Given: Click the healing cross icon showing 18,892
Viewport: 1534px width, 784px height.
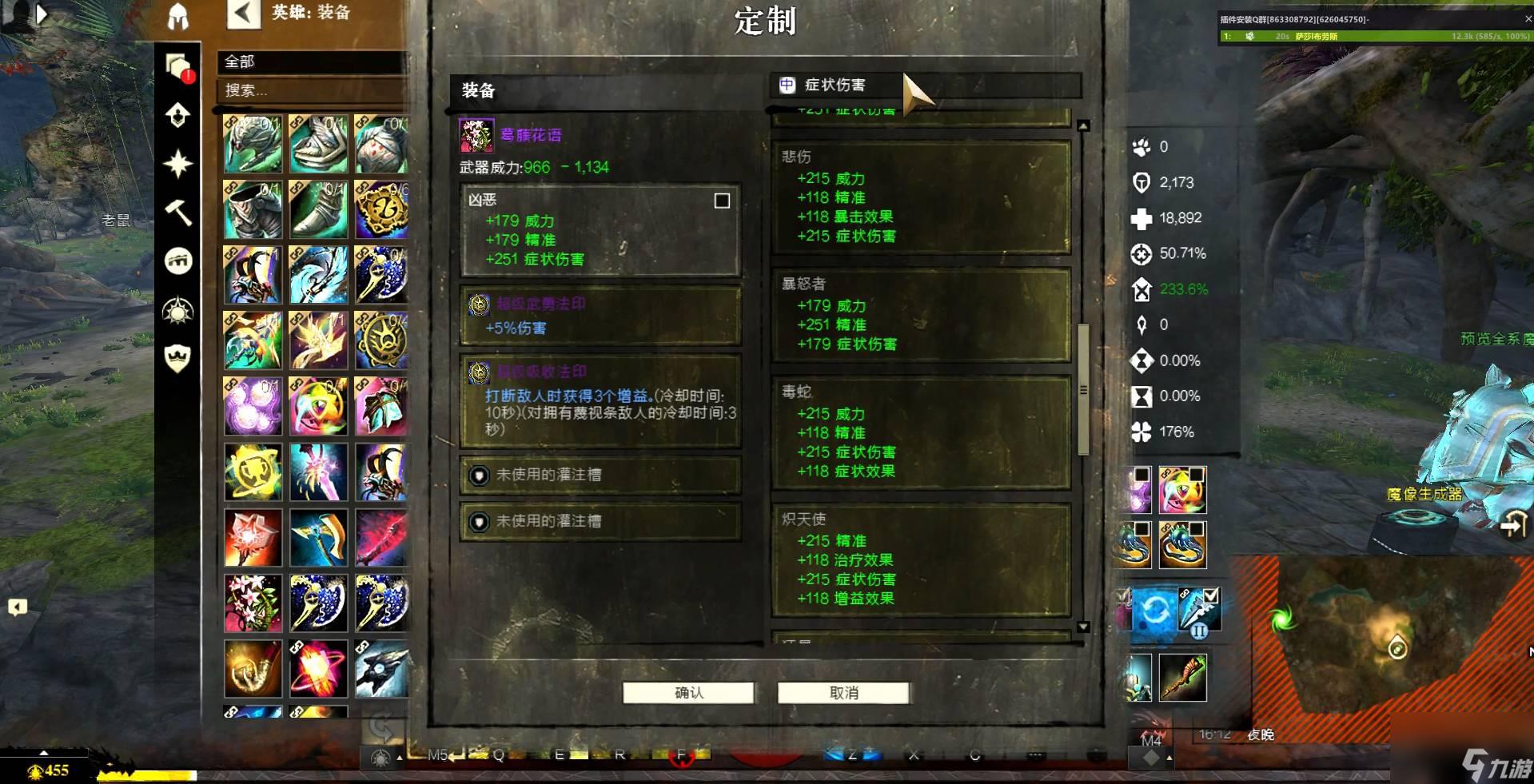Looking at the screenshot, I should click(1141, 218).
